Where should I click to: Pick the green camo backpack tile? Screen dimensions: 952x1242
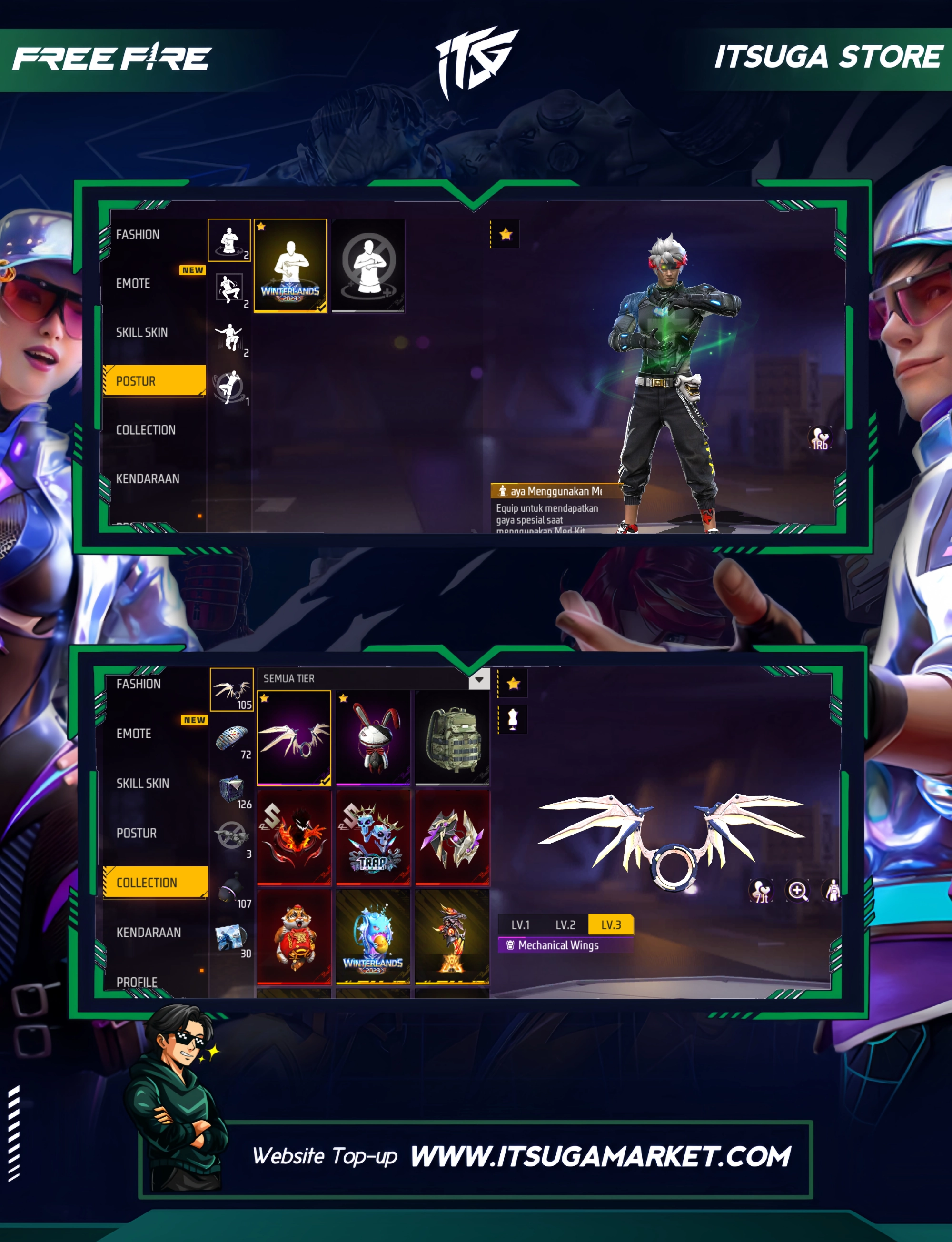(452, 737)
